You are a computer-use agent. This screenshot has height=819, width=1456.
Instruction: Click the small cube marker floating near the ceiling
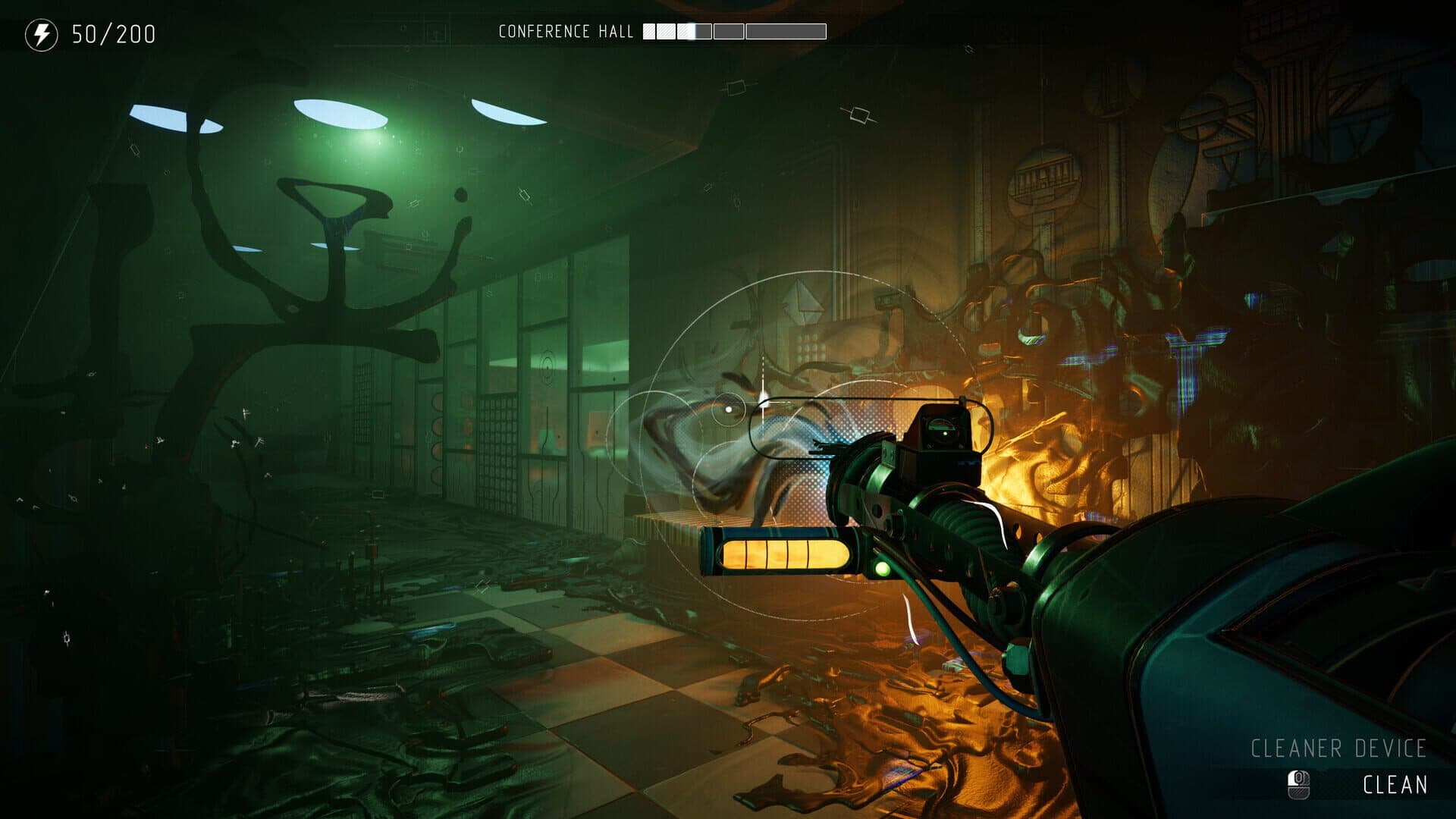click(860, 115)
